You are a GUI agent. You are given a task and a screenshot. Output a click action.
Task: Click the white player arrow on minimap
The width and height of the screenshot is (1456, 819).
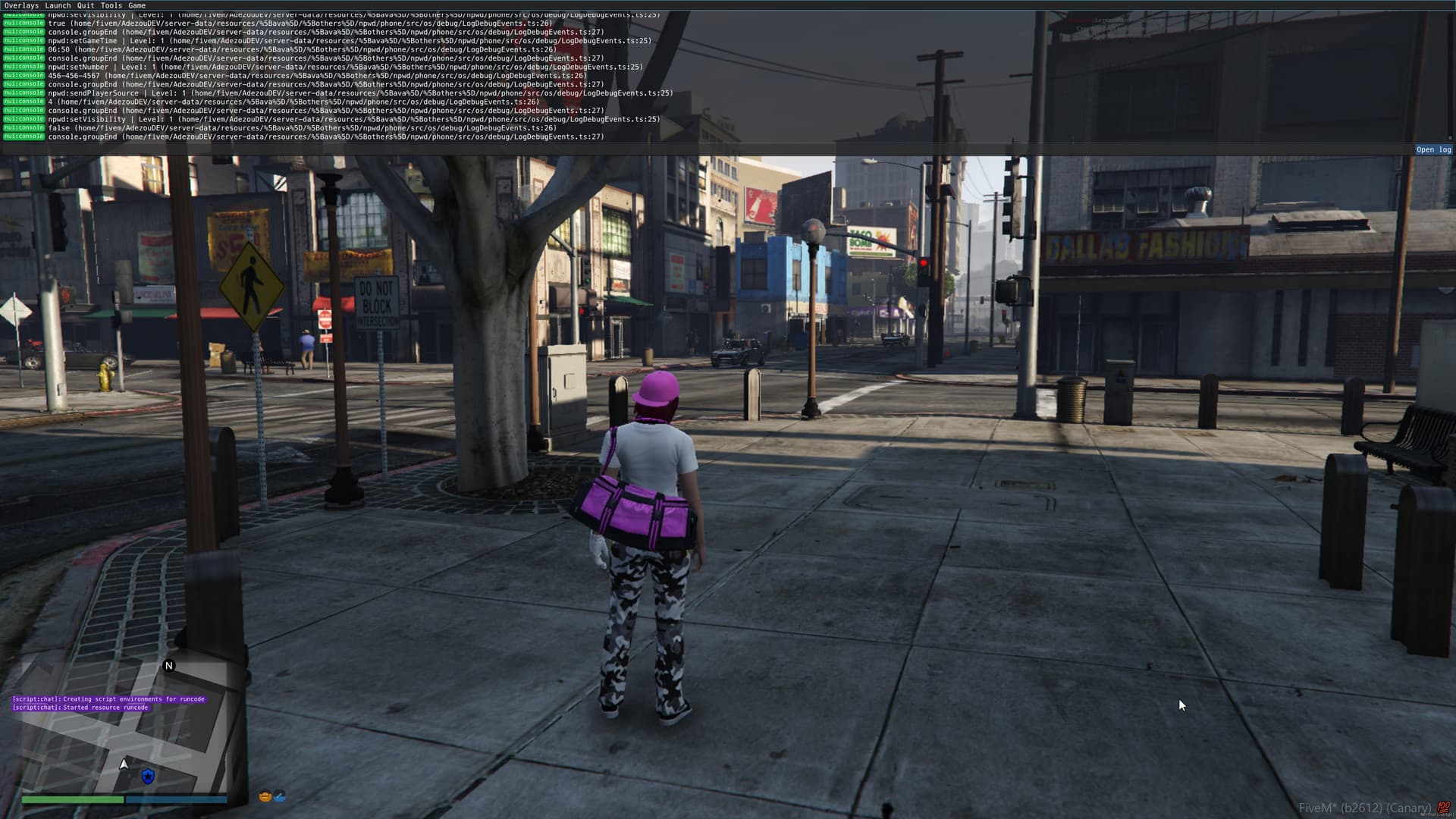(124, 764)
